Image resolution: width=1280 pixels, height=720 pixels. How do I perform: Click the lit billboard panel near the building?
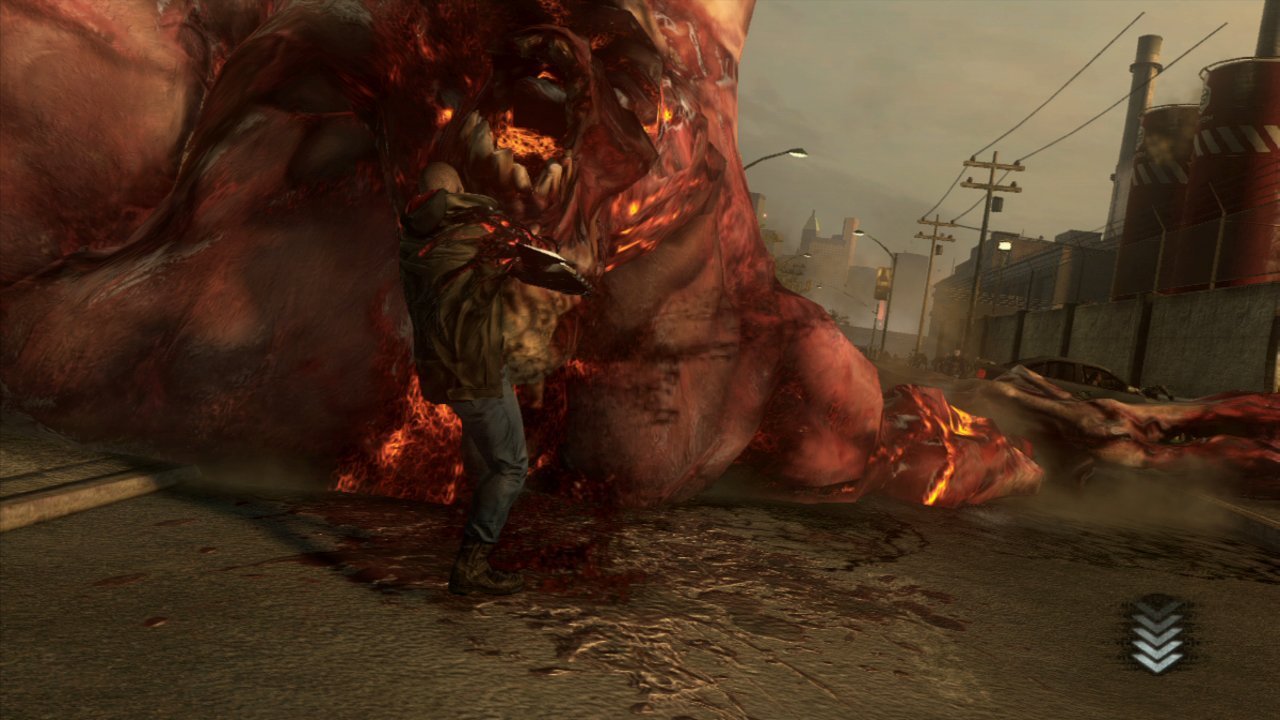(x=1007, y=244)
